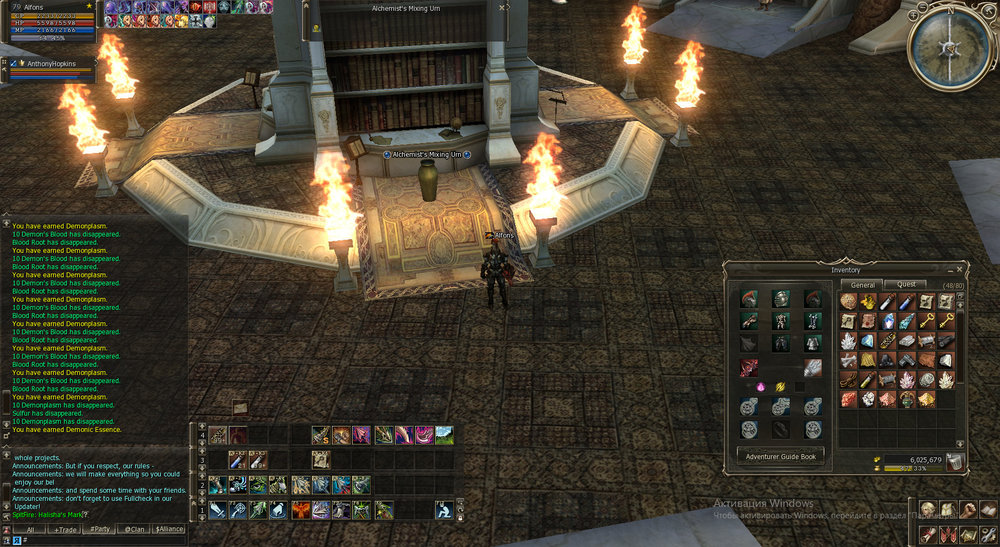Viewport: 1000px width, 547px height.
Task: Open the $Alliance chat tab
Action: (168, 529)
